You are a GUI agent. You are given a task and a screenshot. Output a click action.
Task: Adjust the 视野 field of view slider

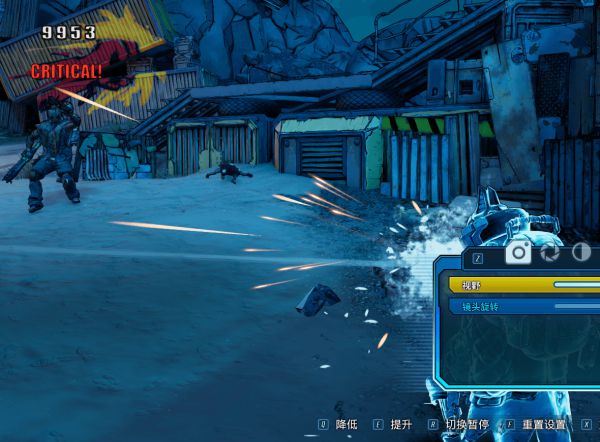[x=575, y=285]
